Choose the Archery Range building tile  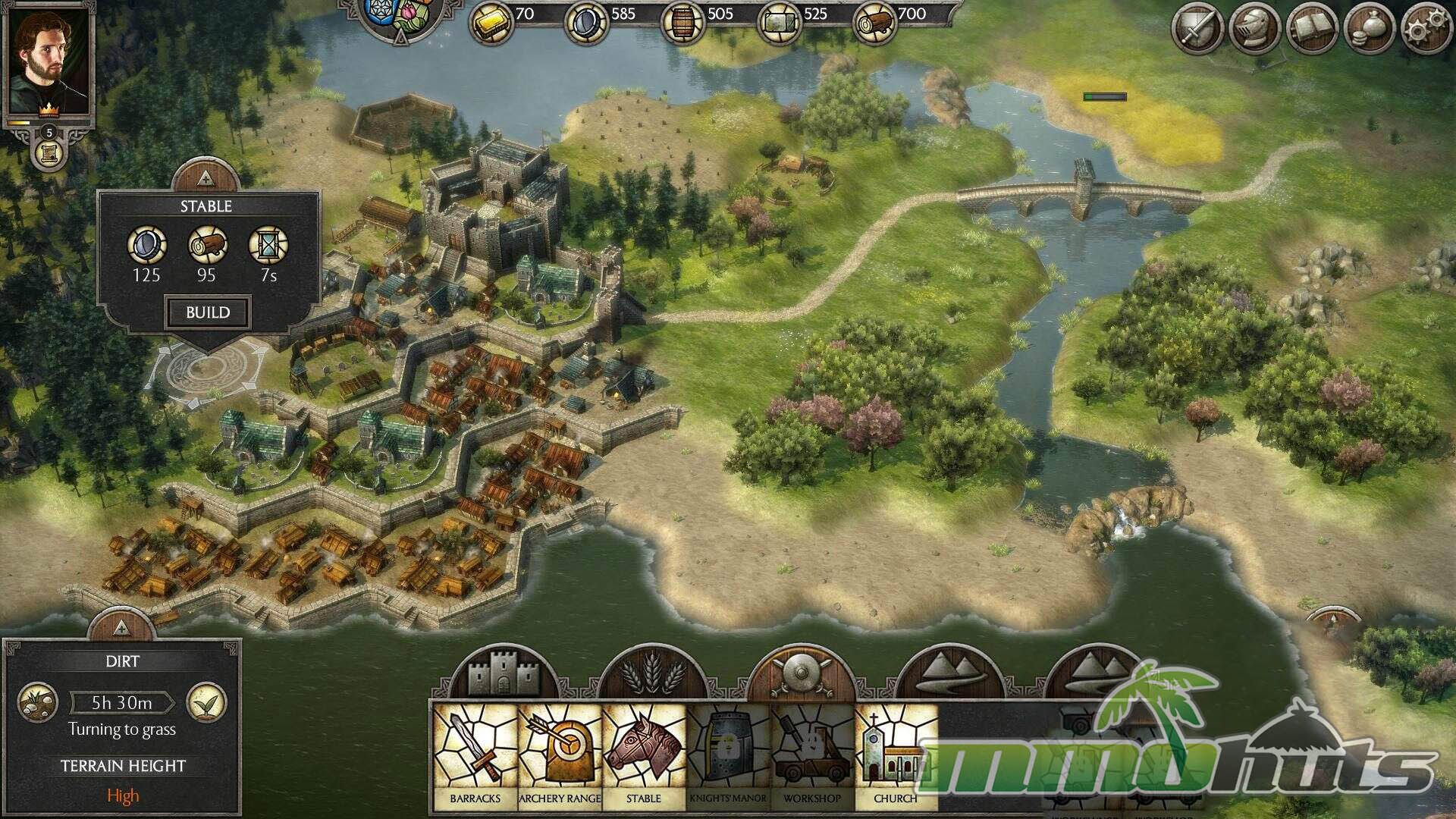pyautogui.click(x=560, y=755)
